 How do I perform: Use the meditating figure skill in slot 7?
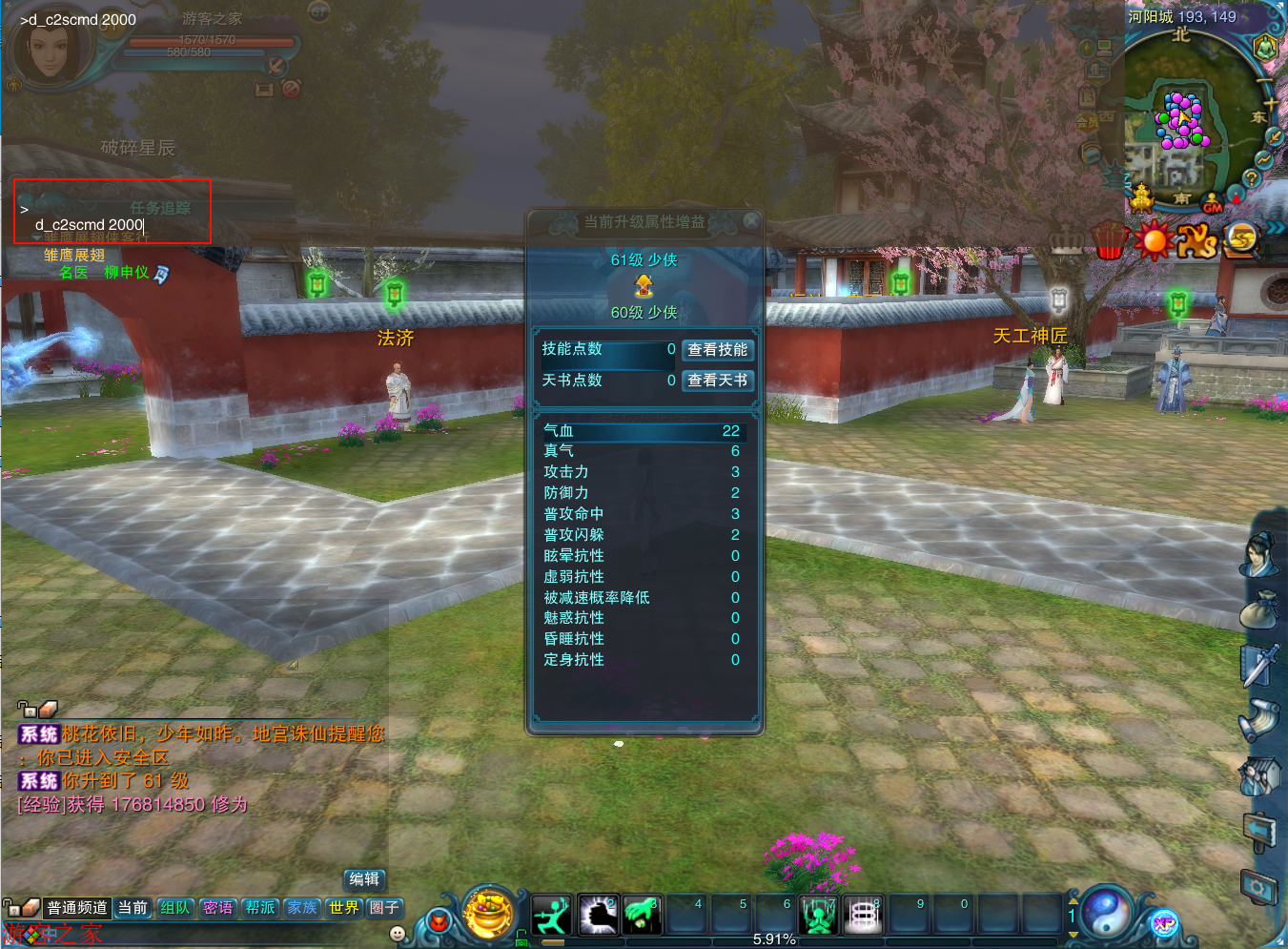[x=818, y=916]
